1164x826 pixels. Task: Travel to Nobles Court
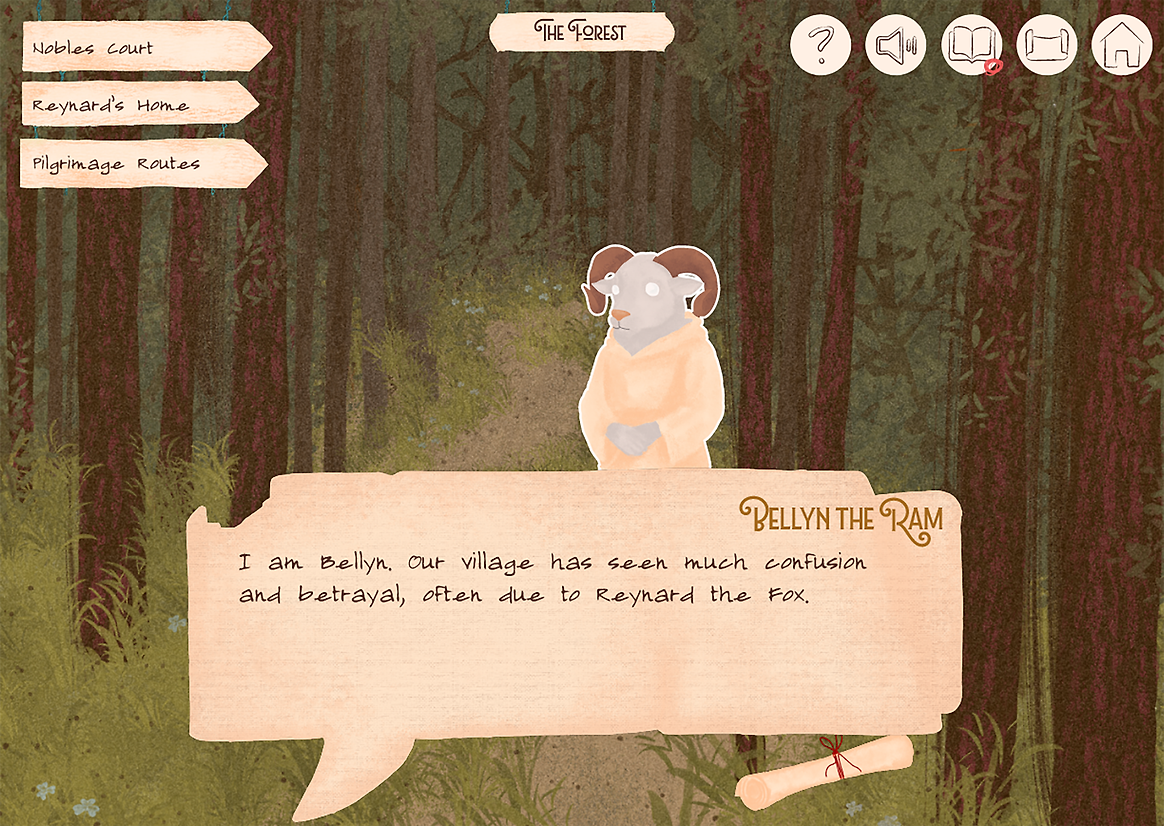coord(140,48)
